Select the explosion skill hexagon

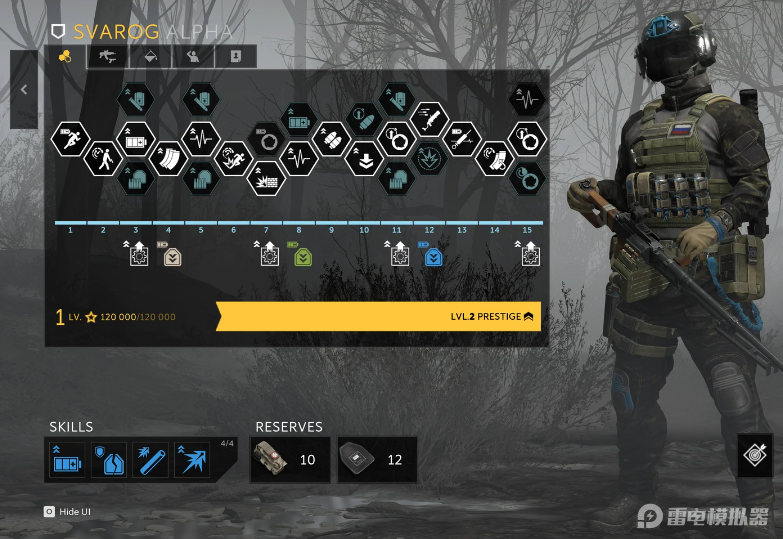[429, 157]
